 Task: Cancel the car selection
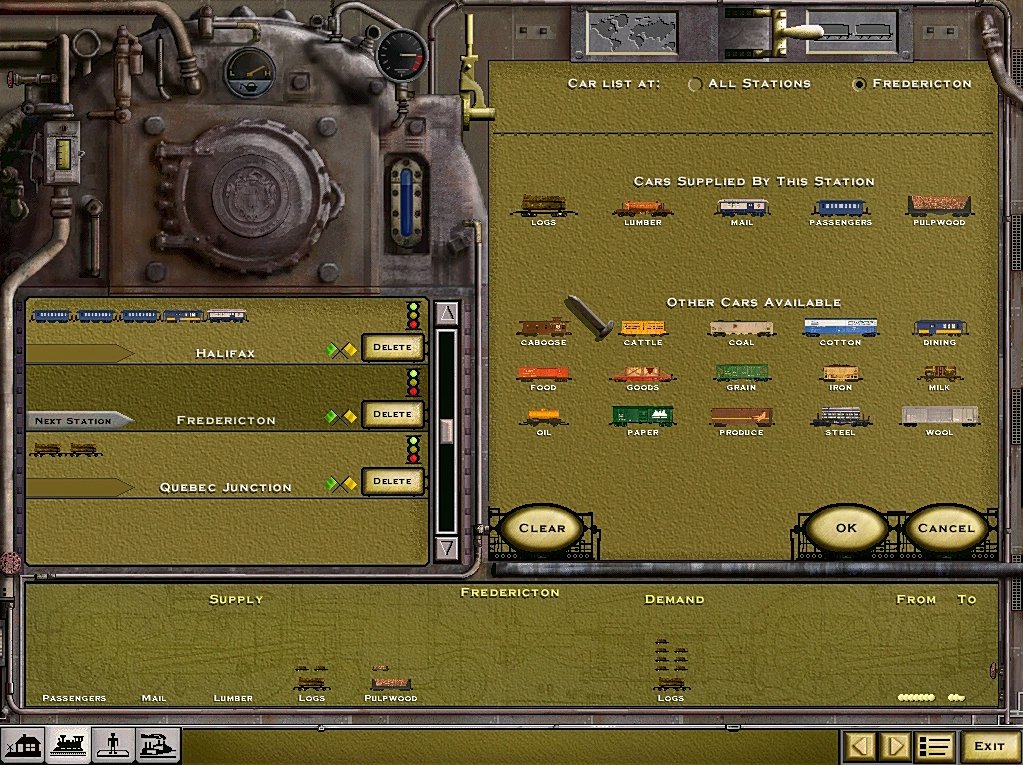(945, 528)
